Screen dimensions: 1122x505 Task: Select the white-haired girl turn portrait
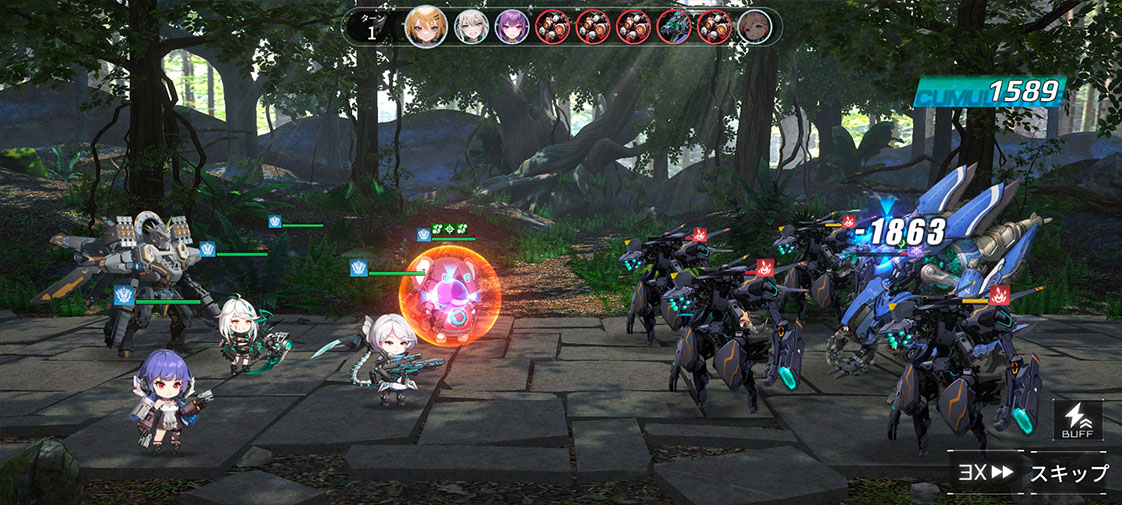click(471, 26)
